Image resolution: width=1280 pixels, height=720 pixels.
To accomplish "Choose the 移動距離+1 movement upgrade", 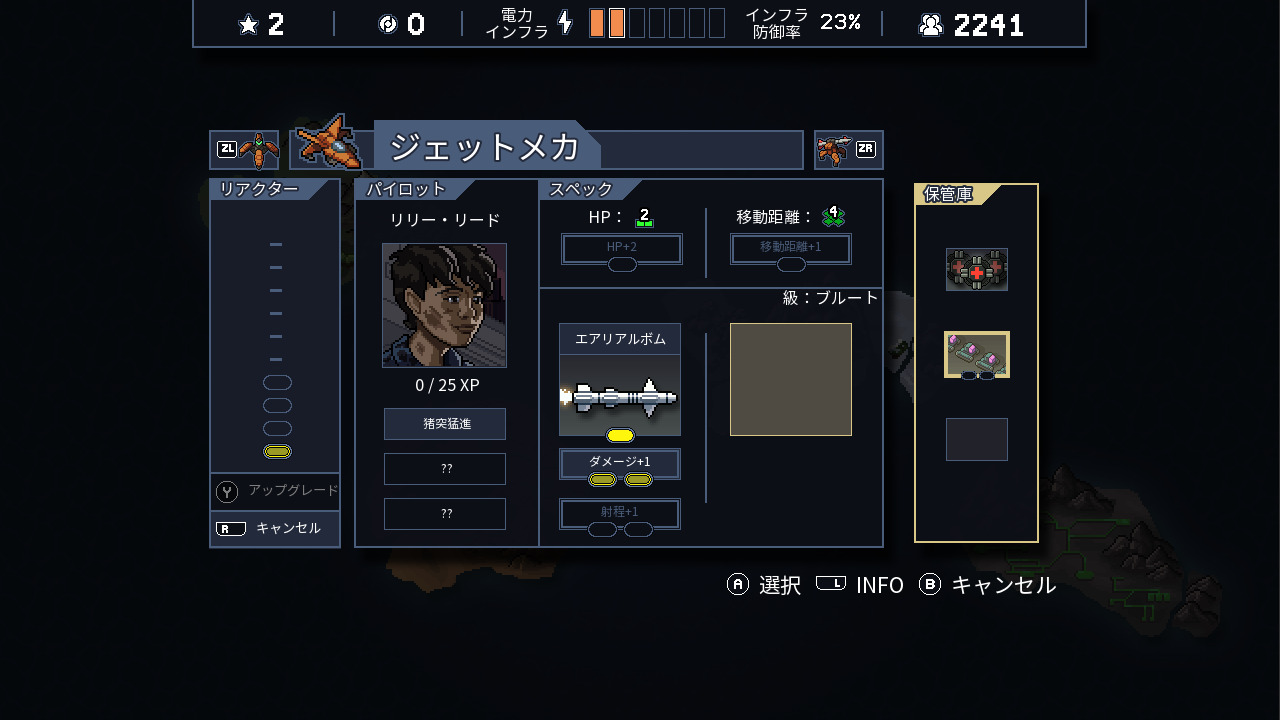I will [790, 248].
